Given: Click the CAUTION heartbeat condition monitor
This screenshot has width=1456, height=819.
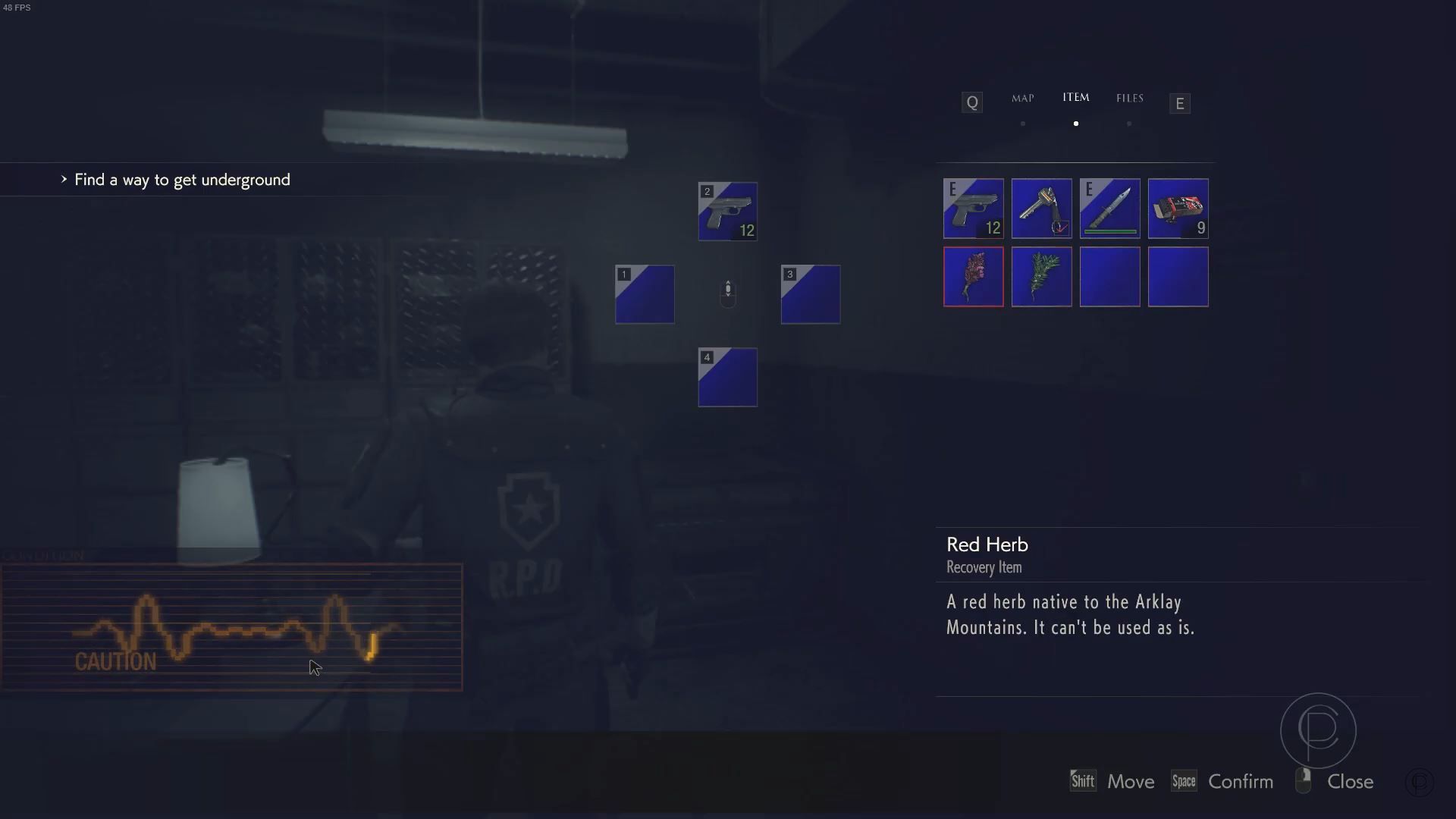Looking at the screenshot, I should [231, 627].
